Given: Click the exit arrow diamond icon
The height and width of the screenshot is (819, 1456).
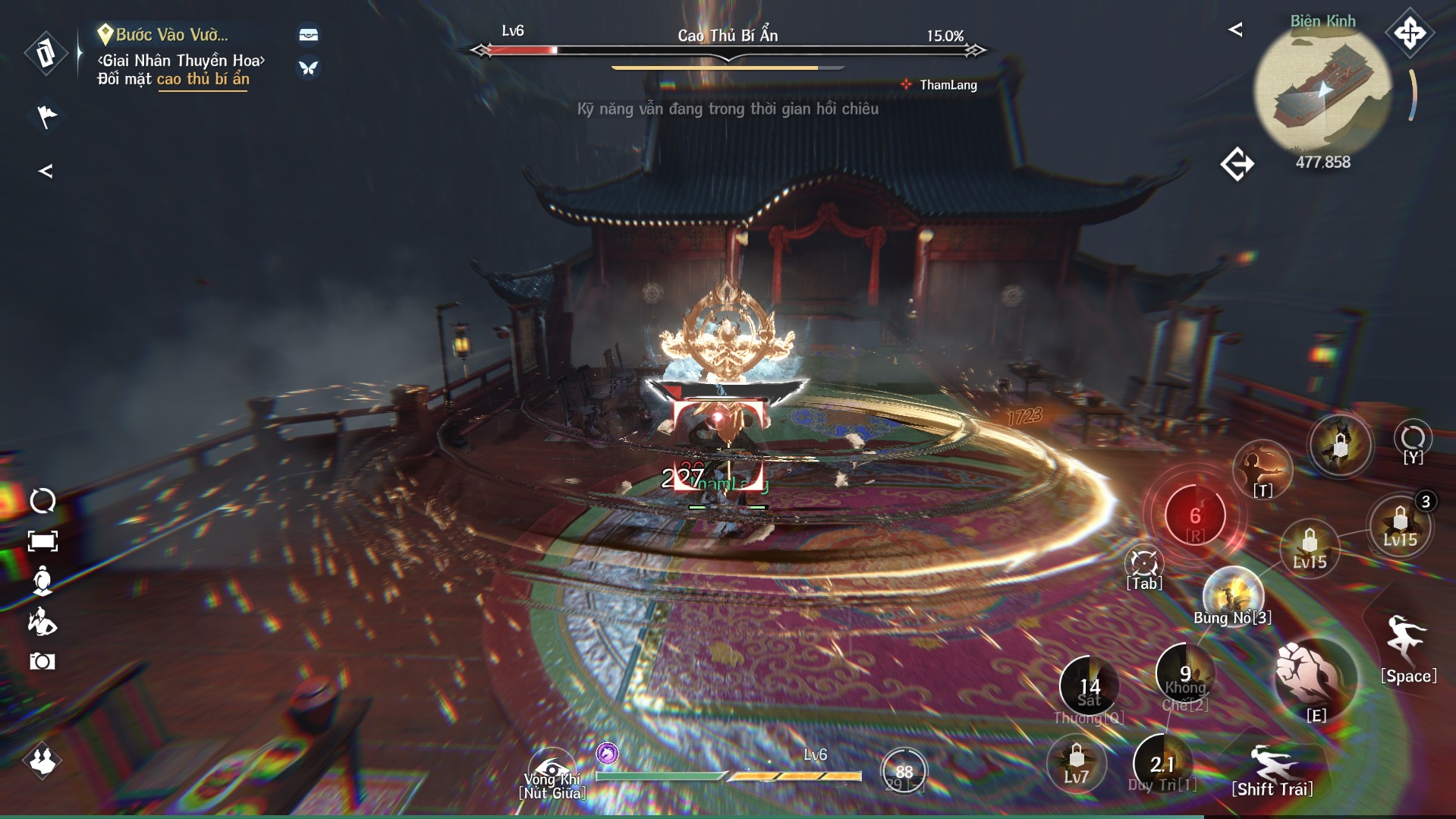Looking at the screenshot, I should (x=1237, y=164).
